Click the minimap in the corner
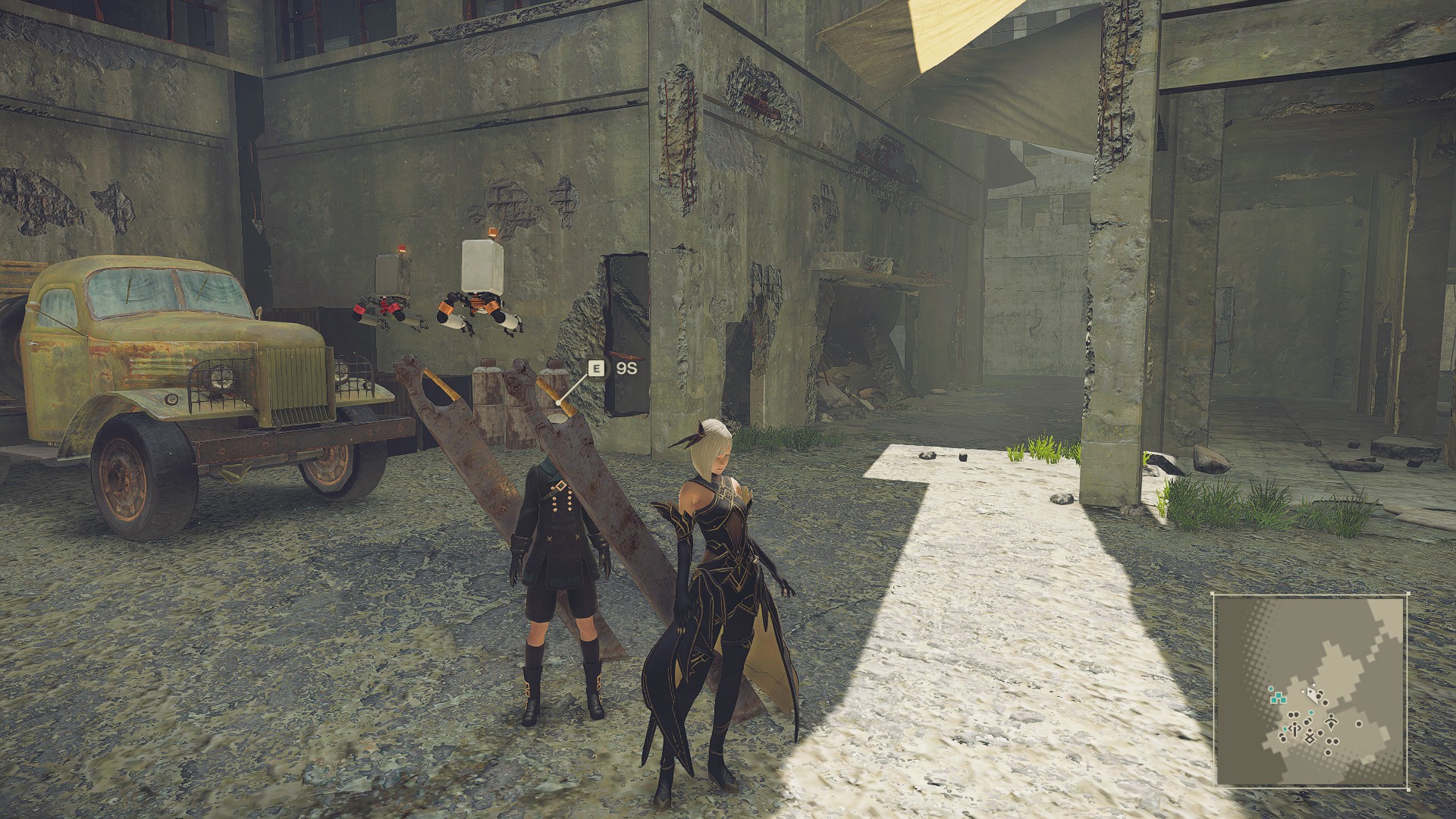The height and width of the screenshot is (819, 1456). tap(1310, 690)
